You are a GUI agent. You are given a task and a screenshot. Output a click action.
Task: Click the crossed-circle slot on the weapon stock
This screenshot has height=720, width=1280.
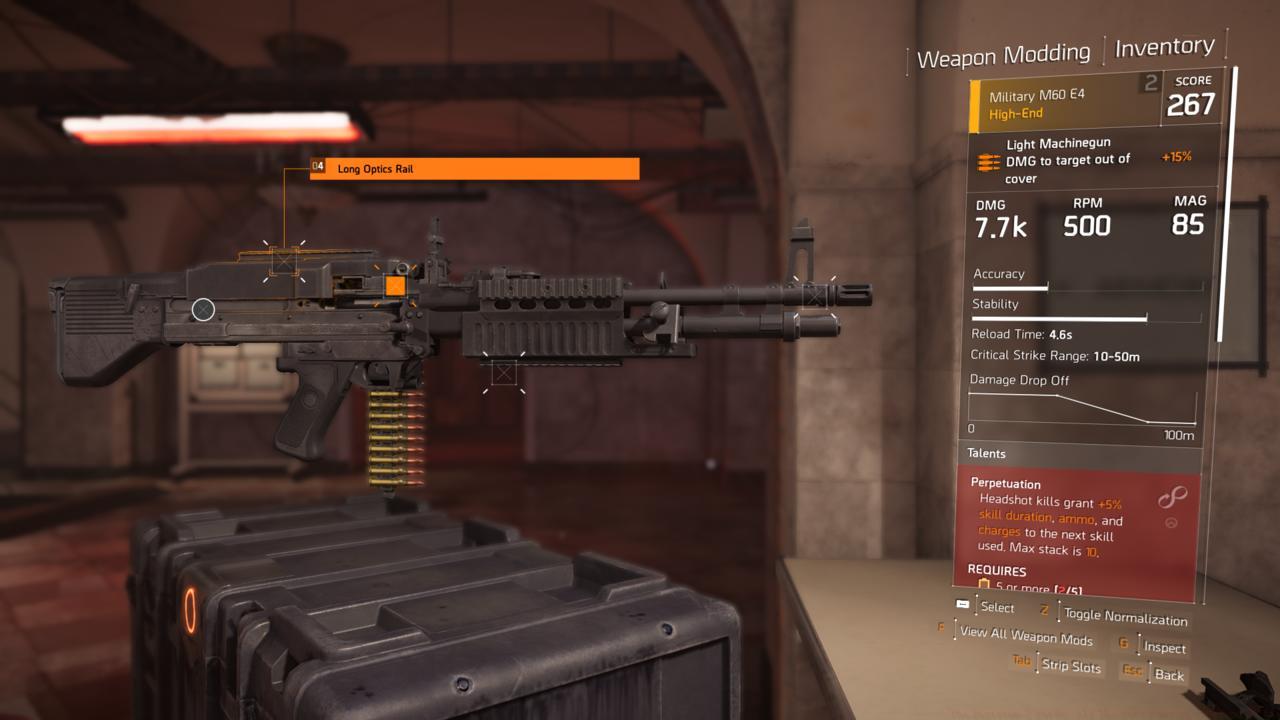[x=205, y=310]
